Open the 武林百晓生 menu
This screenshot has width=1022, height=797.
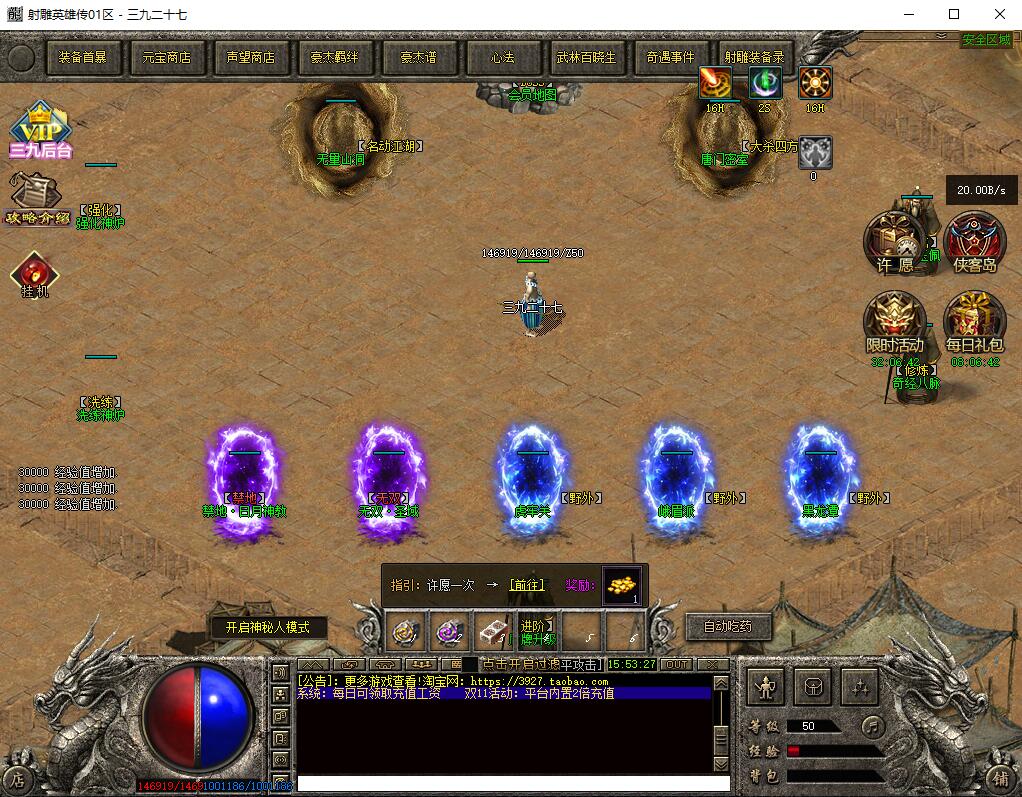(587, 58)
